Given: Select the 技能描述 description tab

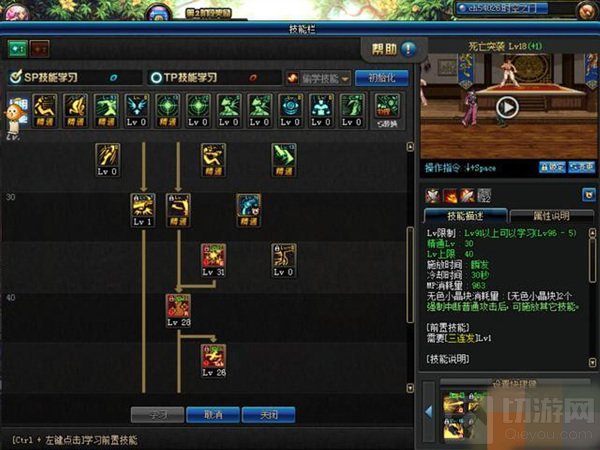Looking at the screenshot, I should 464,215.
